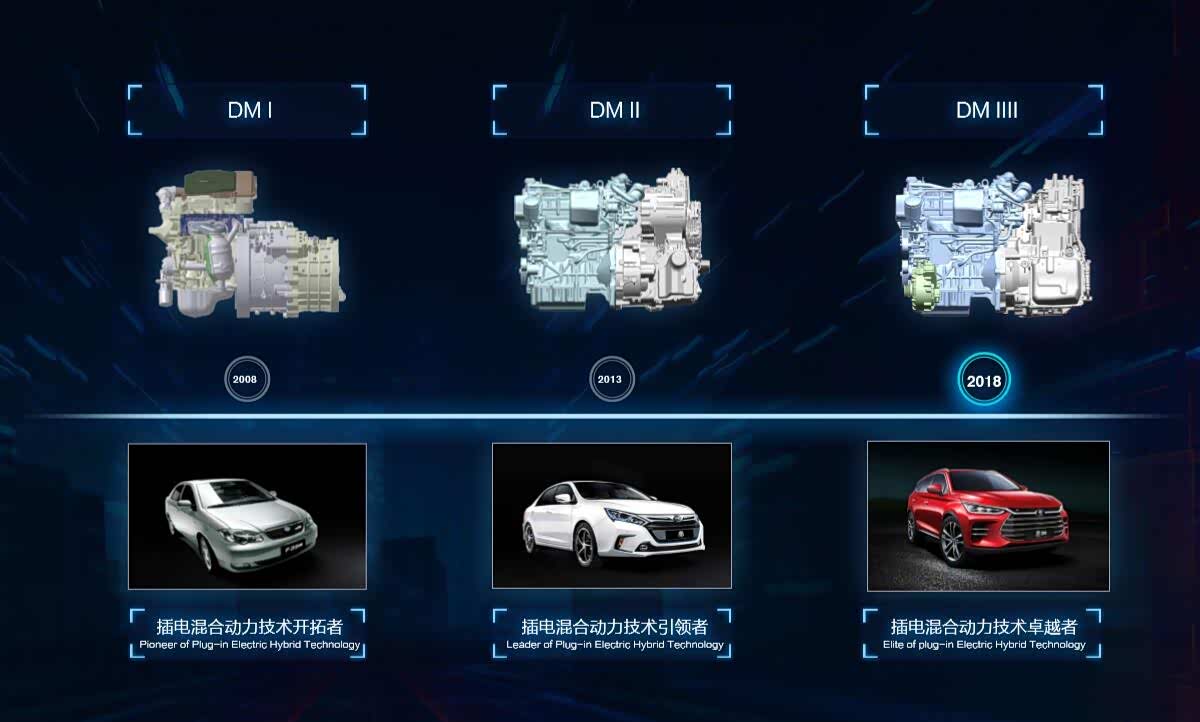1200x722 pixels.
Task: Show the red SUV thumbnail
Action: click(988, 516)
